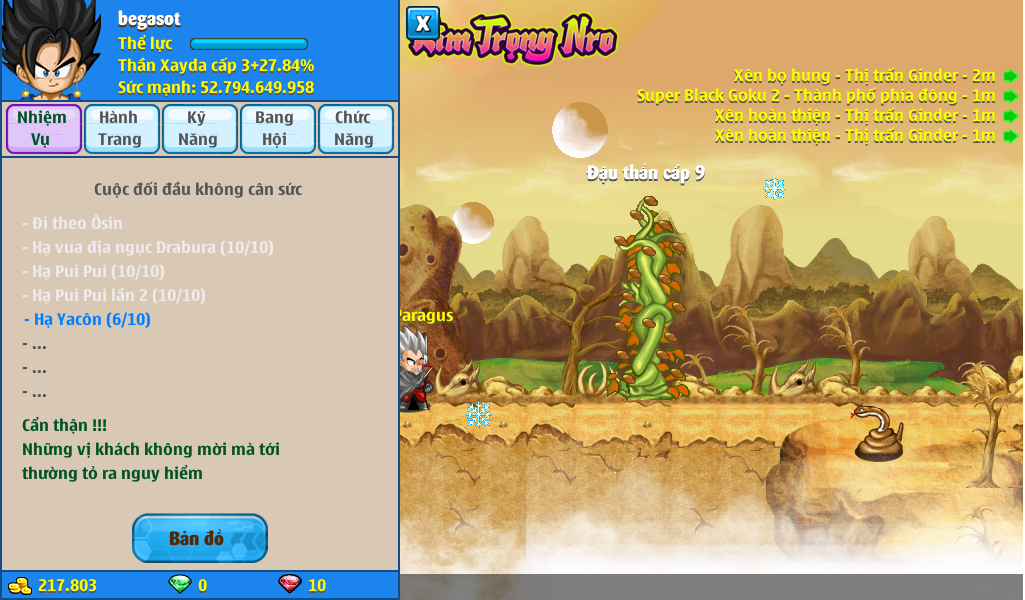Open the Hành Trang tab
The height and width of the screenshot is (600, 1025).
[x=121, y=129]
